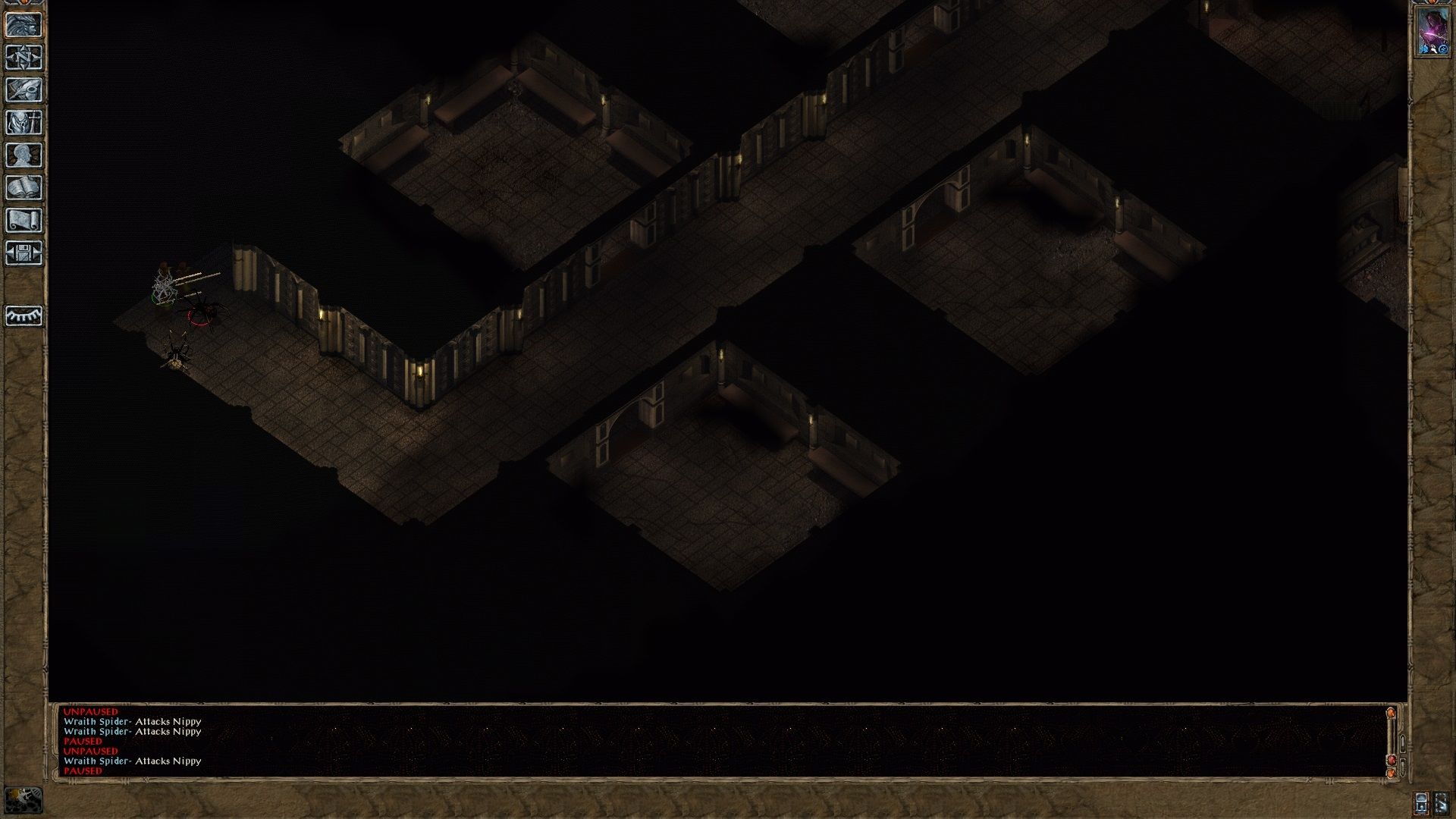The height and width of the screenshot is (819, 1456).
Task: Open the Journal quill-and-ink icon
Action: point(21,89)
